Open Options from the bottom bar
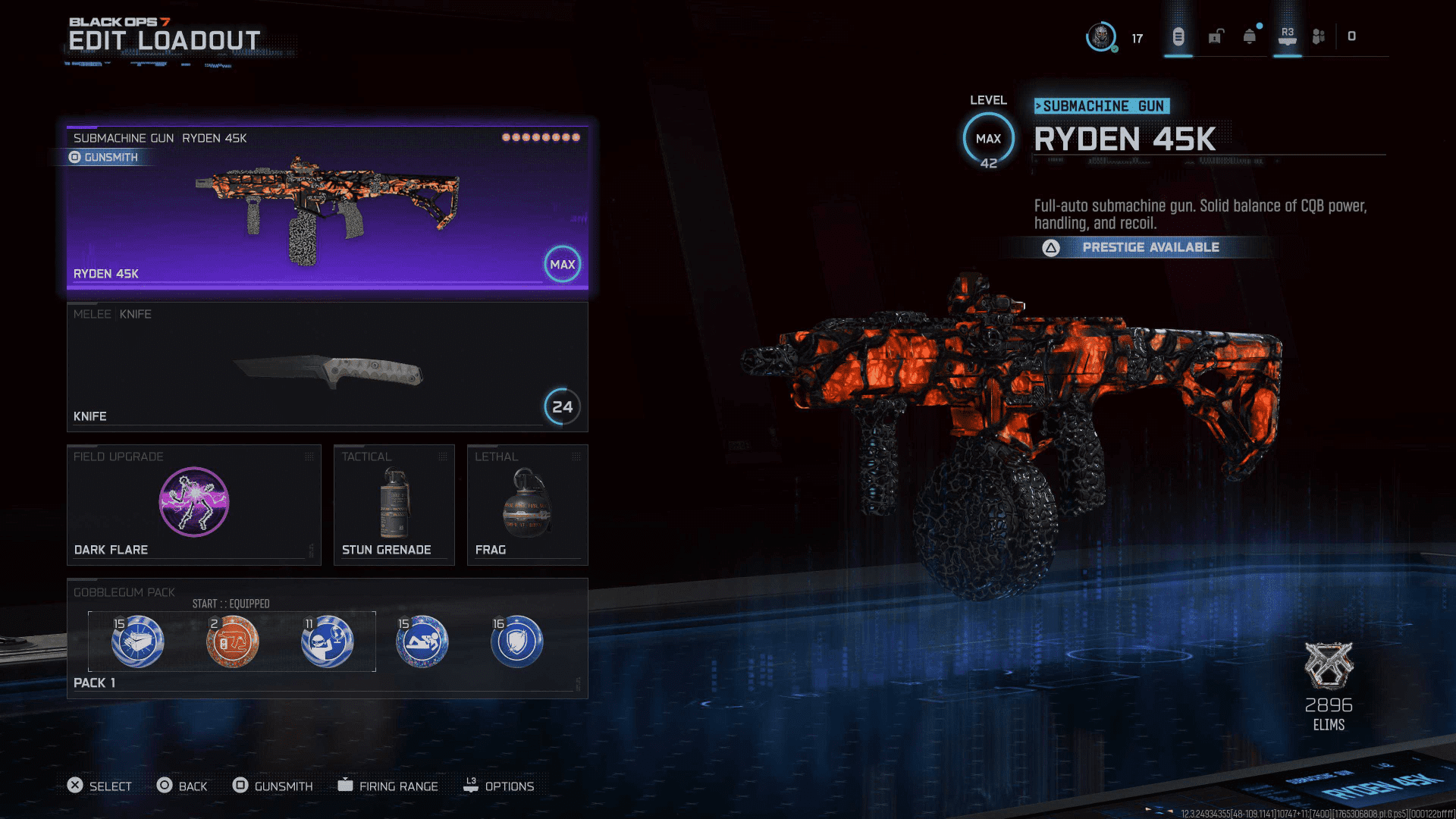The image size is (1456, 819). pyautogui.click(x=499, y=786)
